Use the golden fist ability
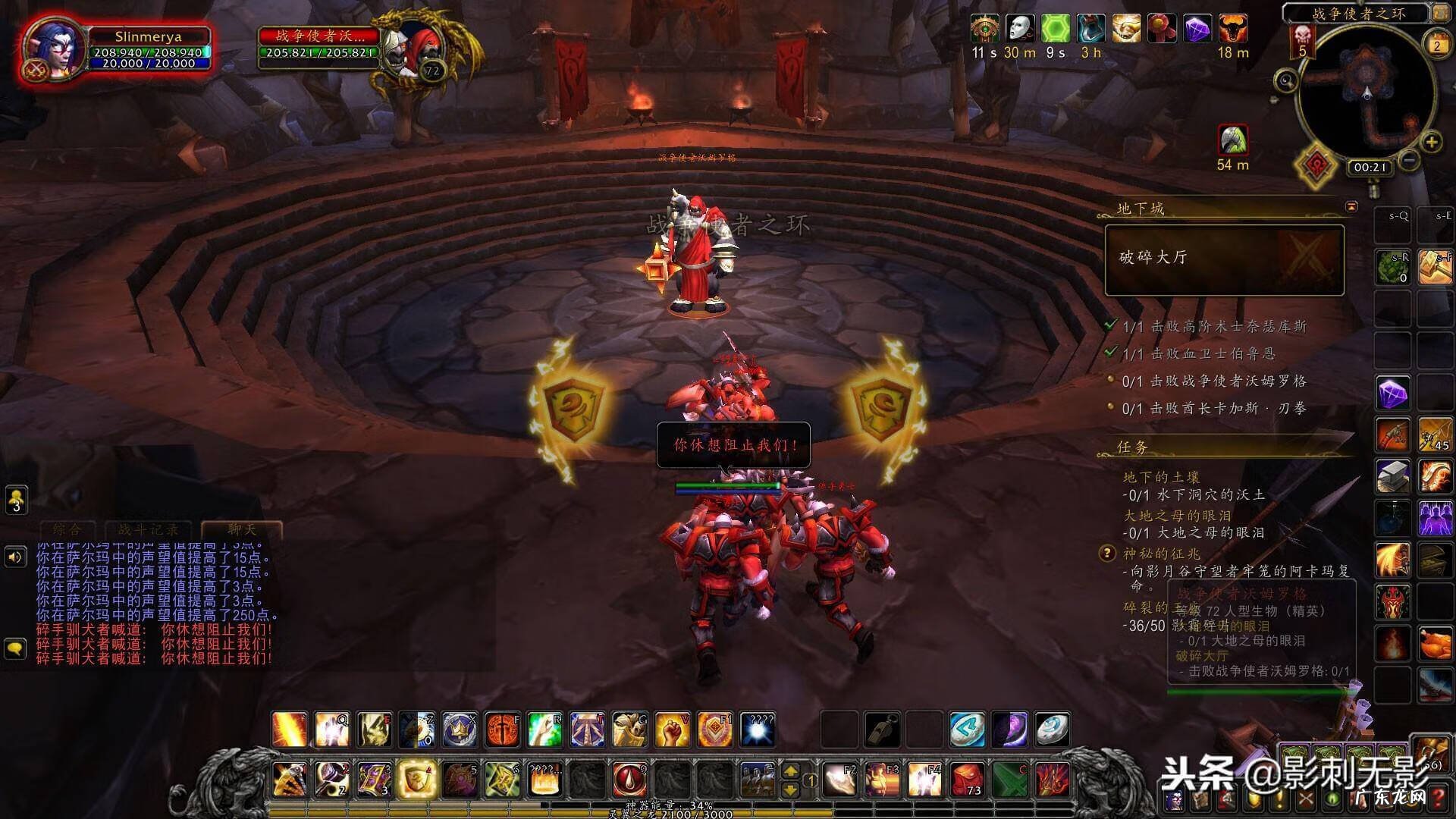The height and width of the screenshot is (819, 1456). pos(671,730)
